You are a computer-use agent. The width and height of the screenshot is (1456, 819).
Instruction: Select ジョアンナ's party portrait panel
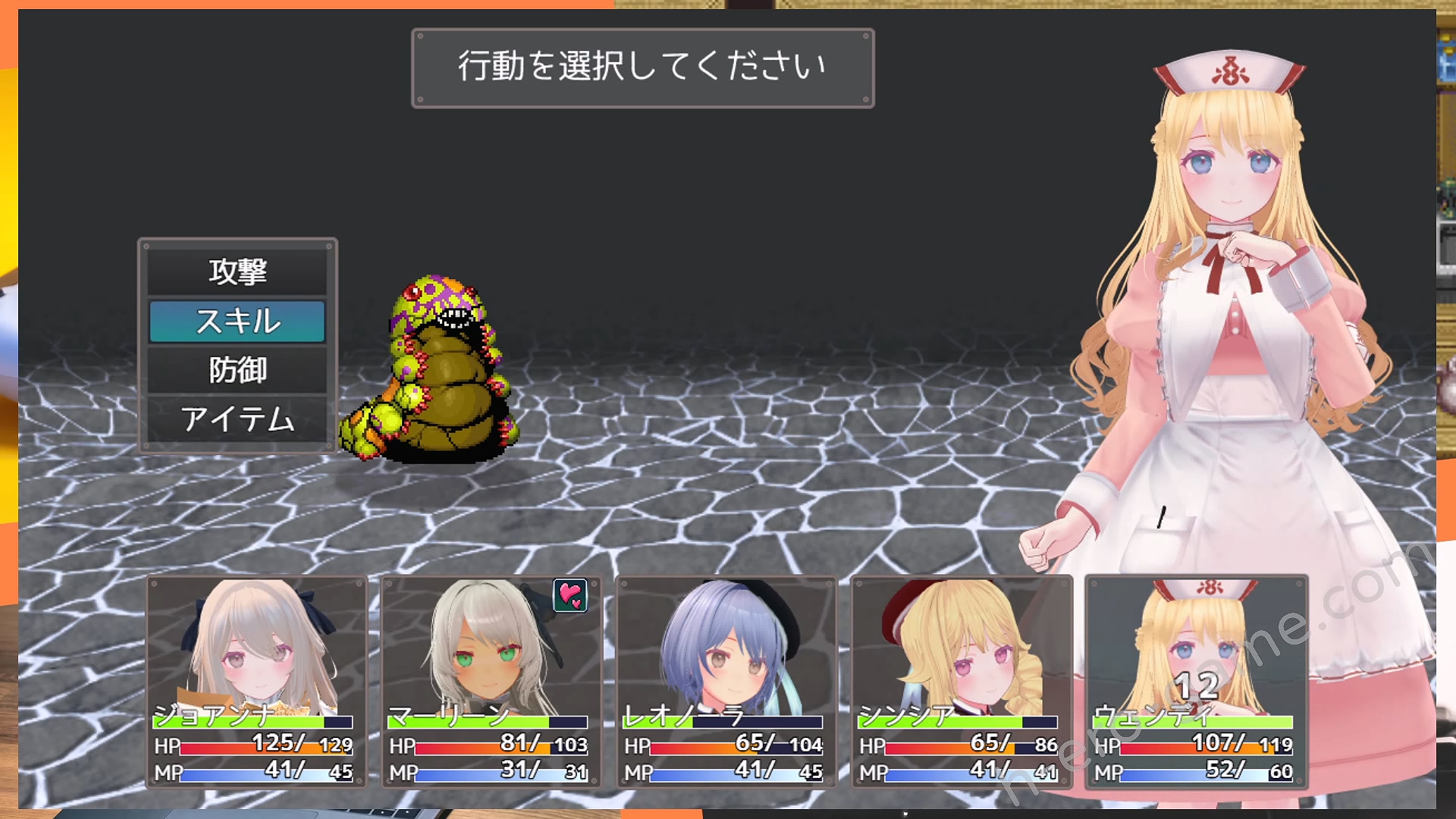[256, 681]
